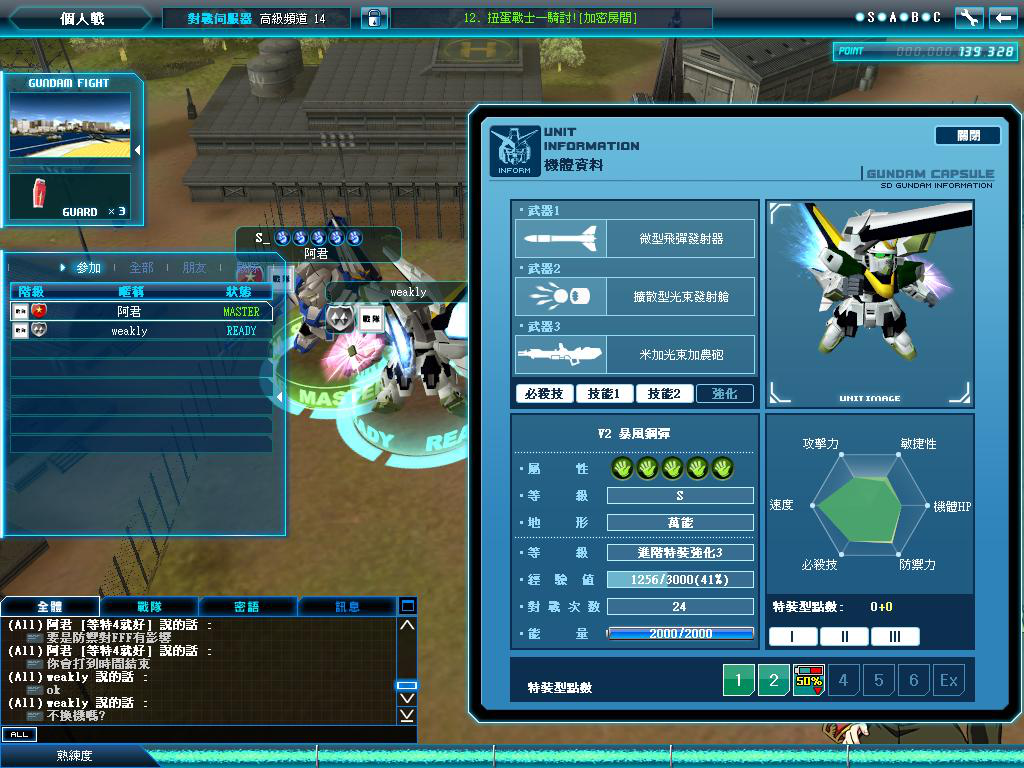1024x768 pixels.
Task: Switch to the 技能1 skill tab
Action: [x=604, y=394]
